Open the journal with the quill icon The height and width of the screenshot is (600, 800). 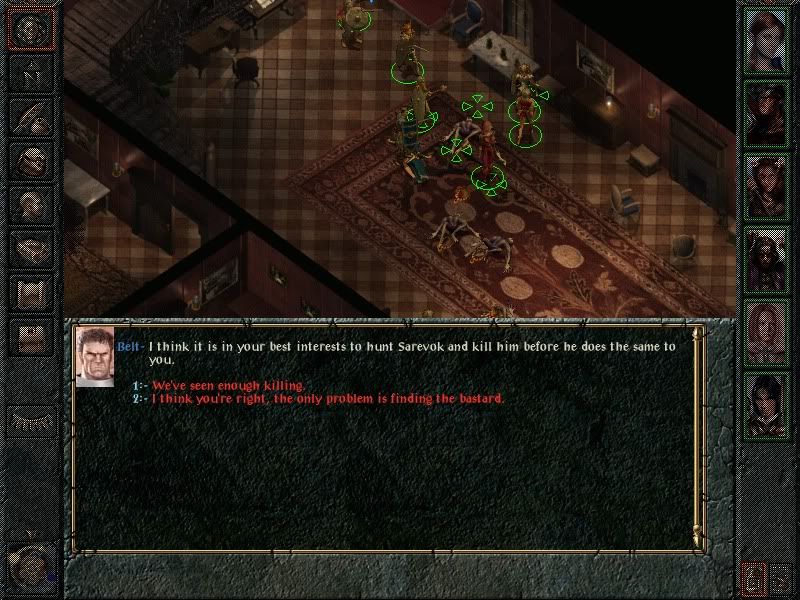(30, 116)
